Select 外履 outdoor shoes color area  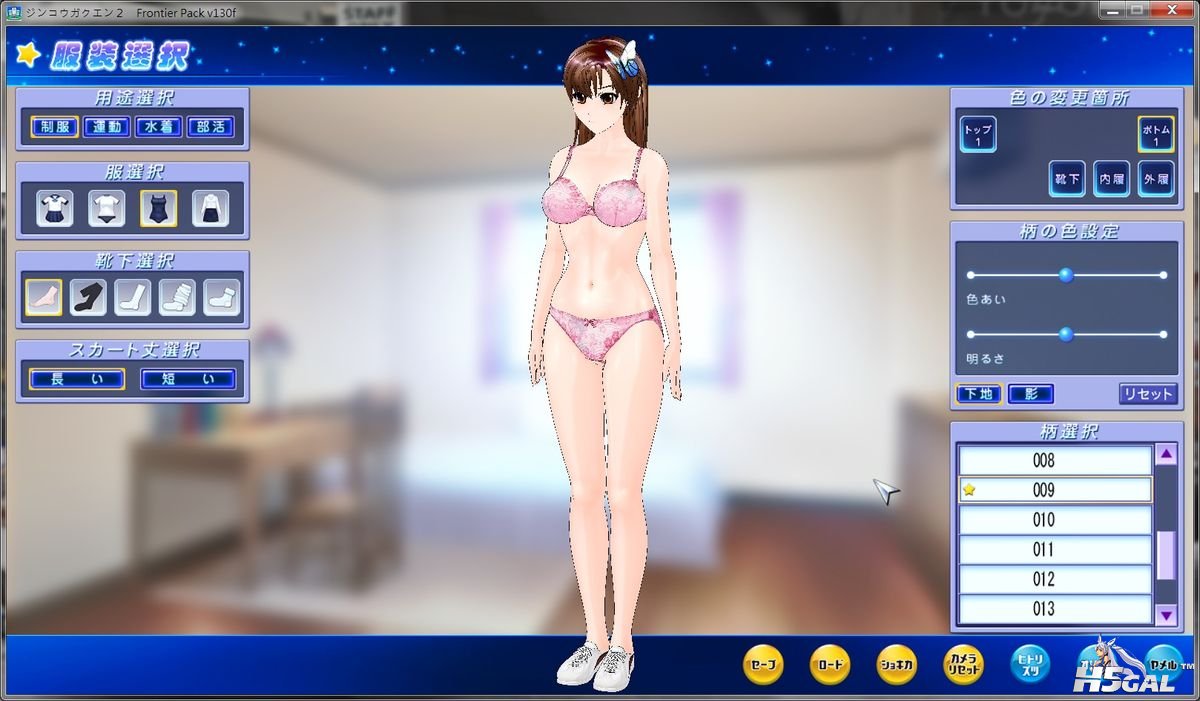[x=1155, y=178]
